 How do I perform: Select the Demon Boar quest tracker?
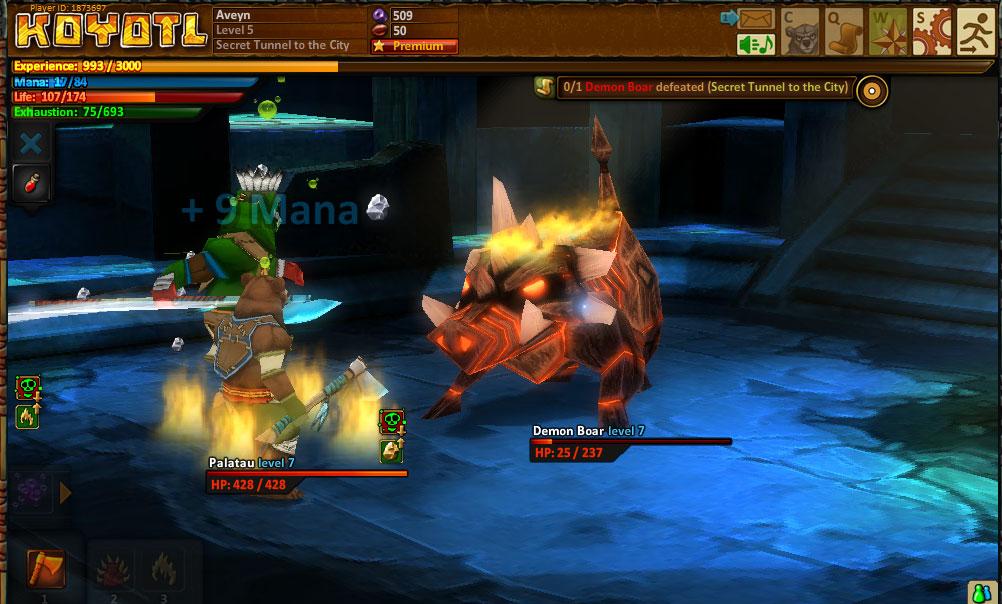click(698, 88)
